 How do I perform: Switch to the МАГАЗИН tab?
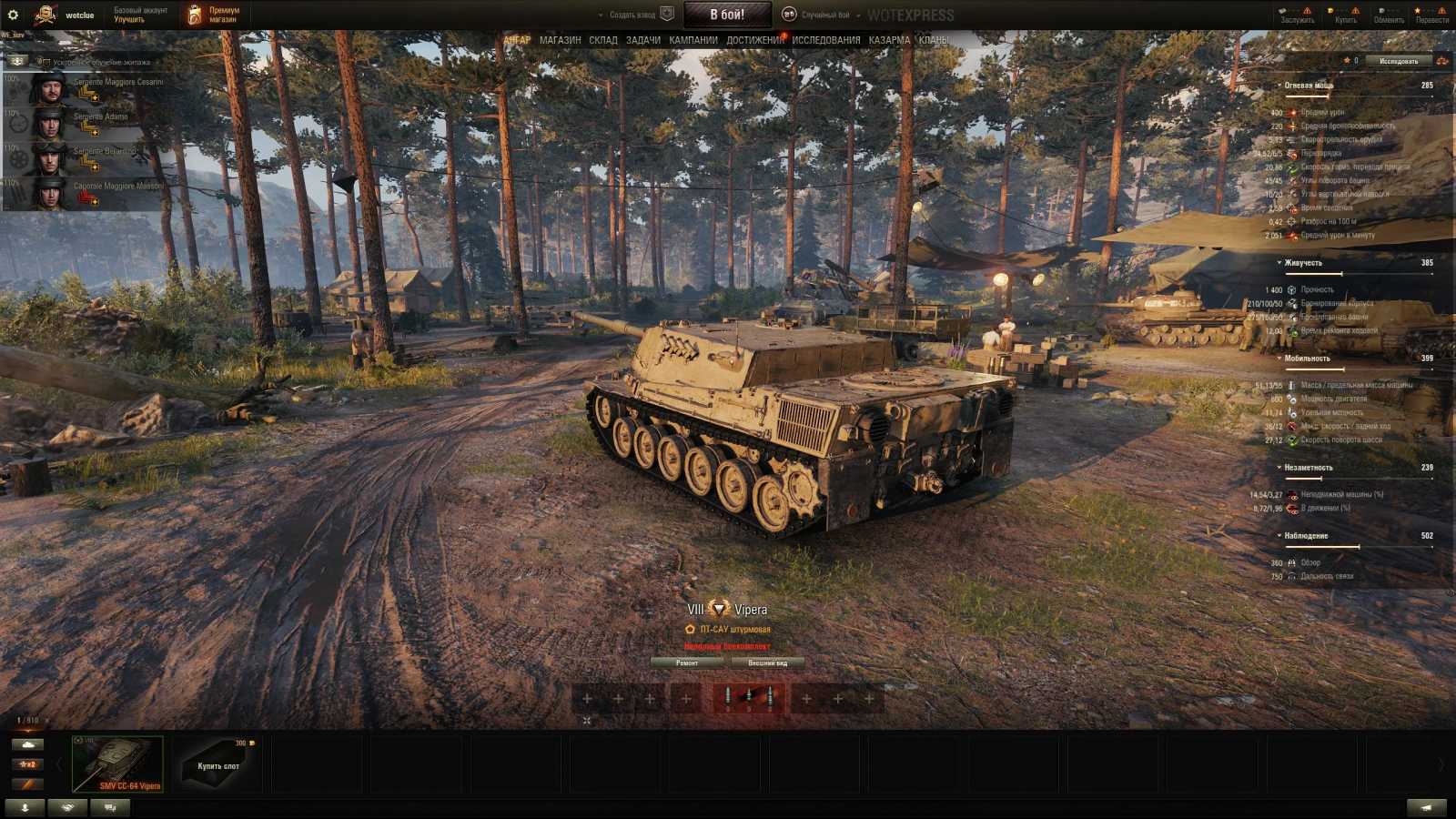click(x=559, y=40)
